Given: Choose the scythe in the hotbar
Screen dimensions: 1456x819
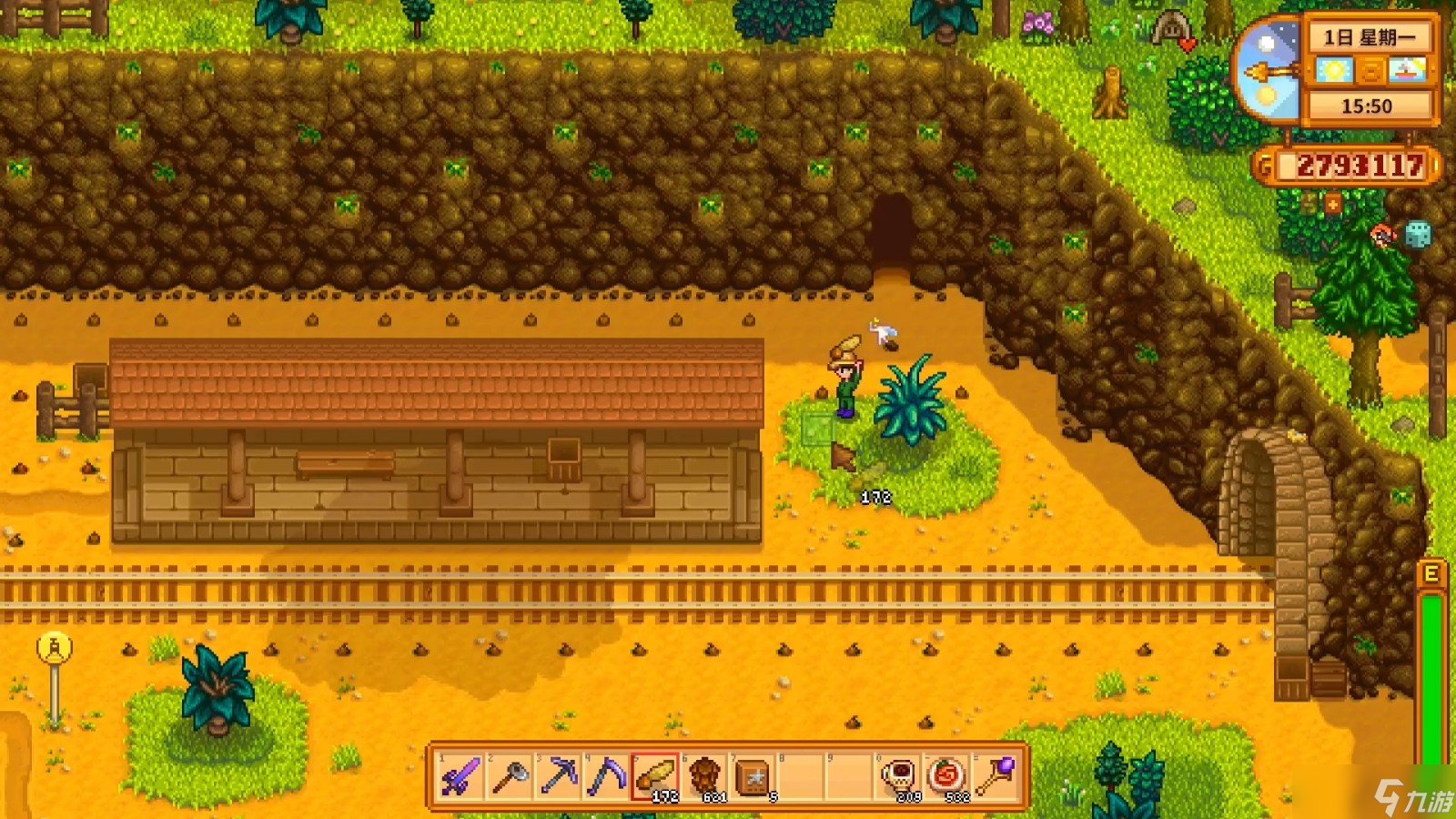Looking at the screenshot, I should tap(606, 776).
